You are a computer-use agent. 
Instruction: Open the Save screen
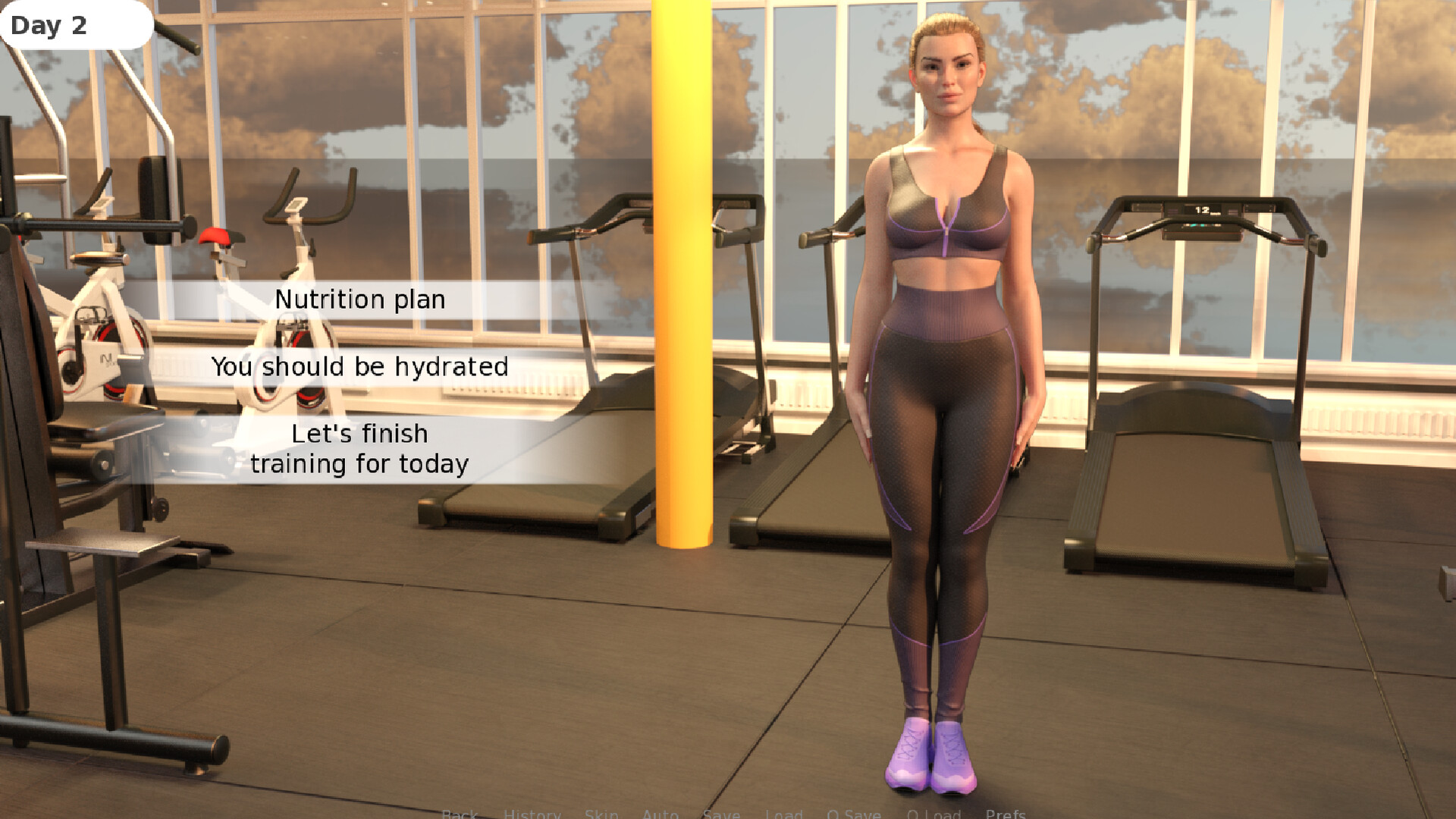pos(721,814)
